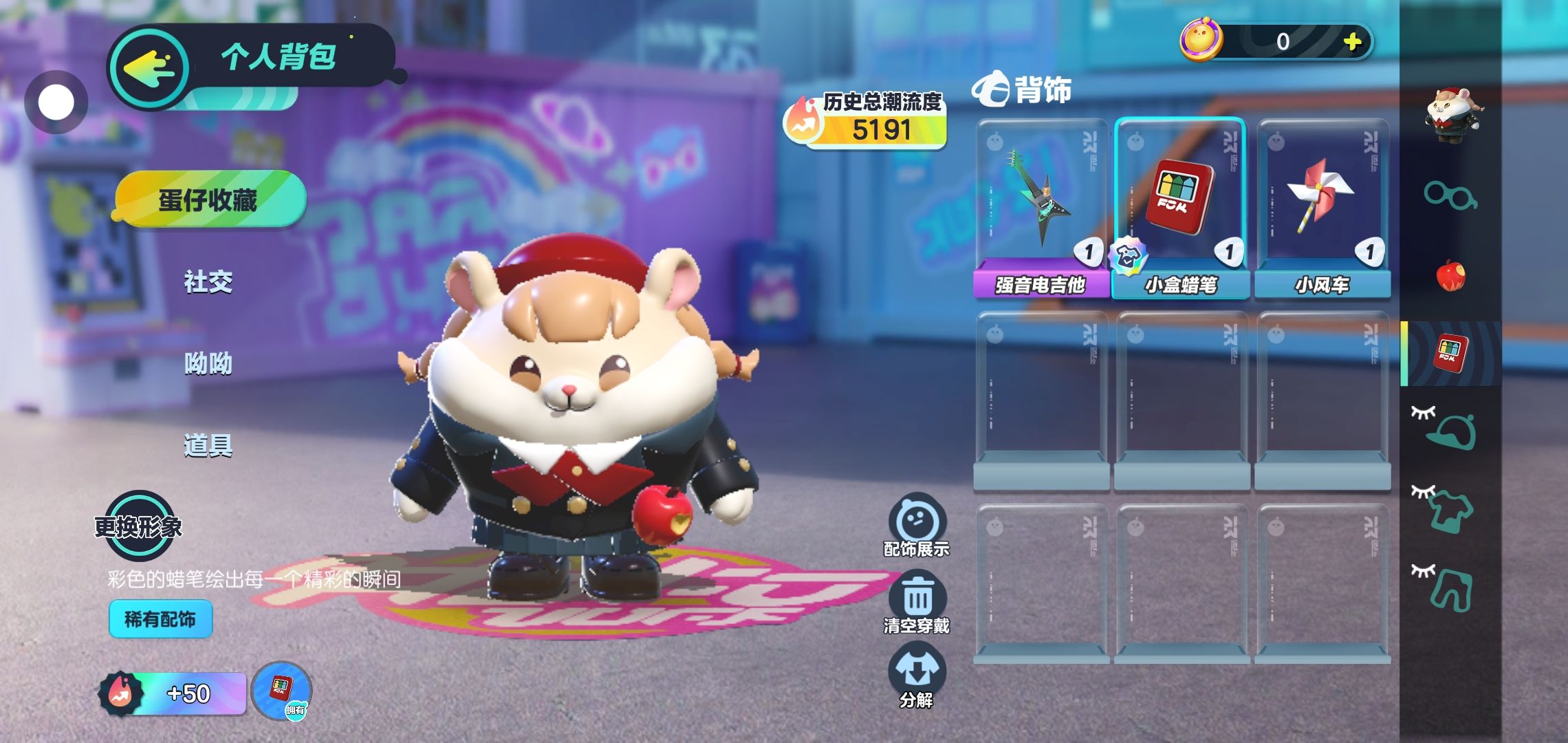Click the 稀有配饰 rarity tag

click(160, 619)
